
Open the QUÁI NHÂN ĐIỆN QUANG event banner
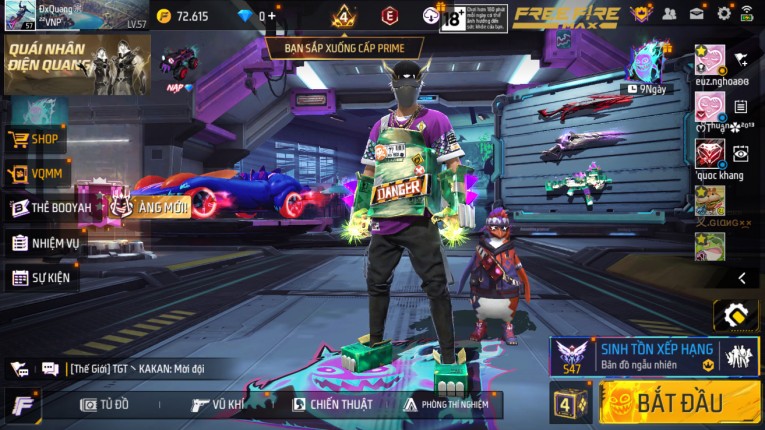point(76,65)
